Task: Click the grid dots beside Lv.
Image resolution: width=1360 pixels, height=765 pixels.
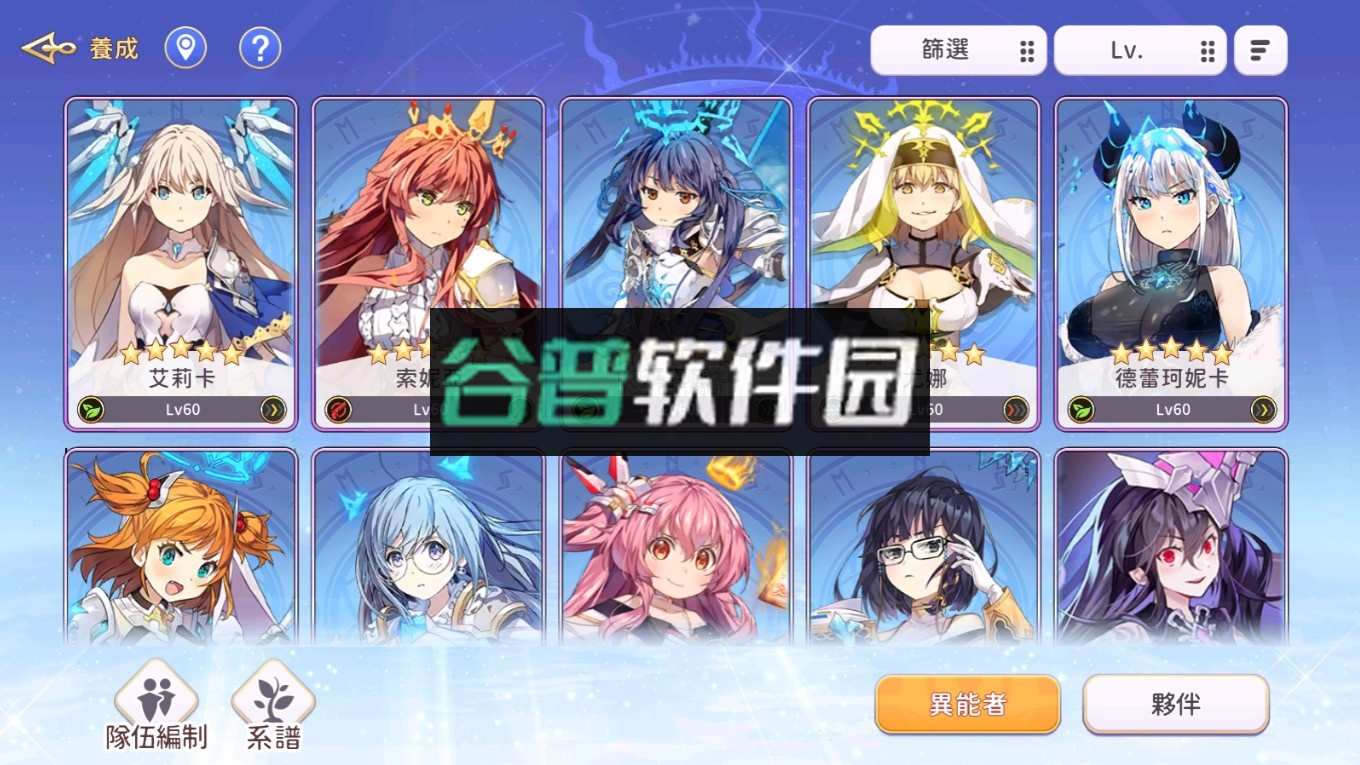Action: tap(1208, 49)
